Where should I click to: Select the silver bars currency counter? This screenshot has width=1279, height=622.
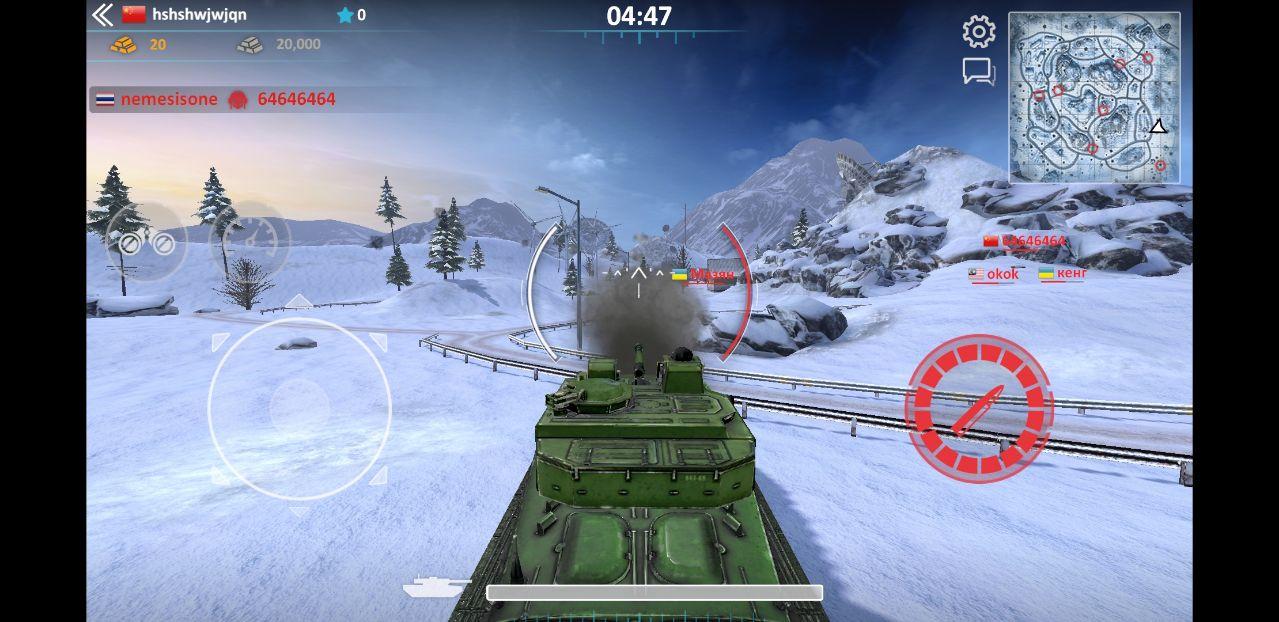click(x=279, y=44)
